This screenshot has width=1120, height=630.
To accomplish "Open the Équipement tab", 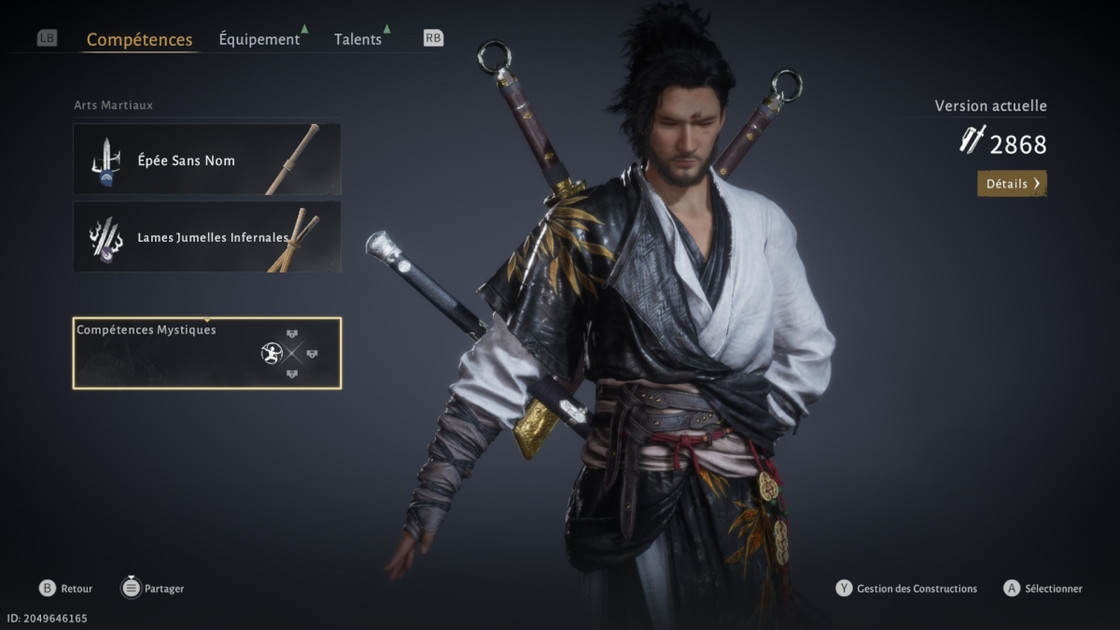I will (x=259, y=40).
